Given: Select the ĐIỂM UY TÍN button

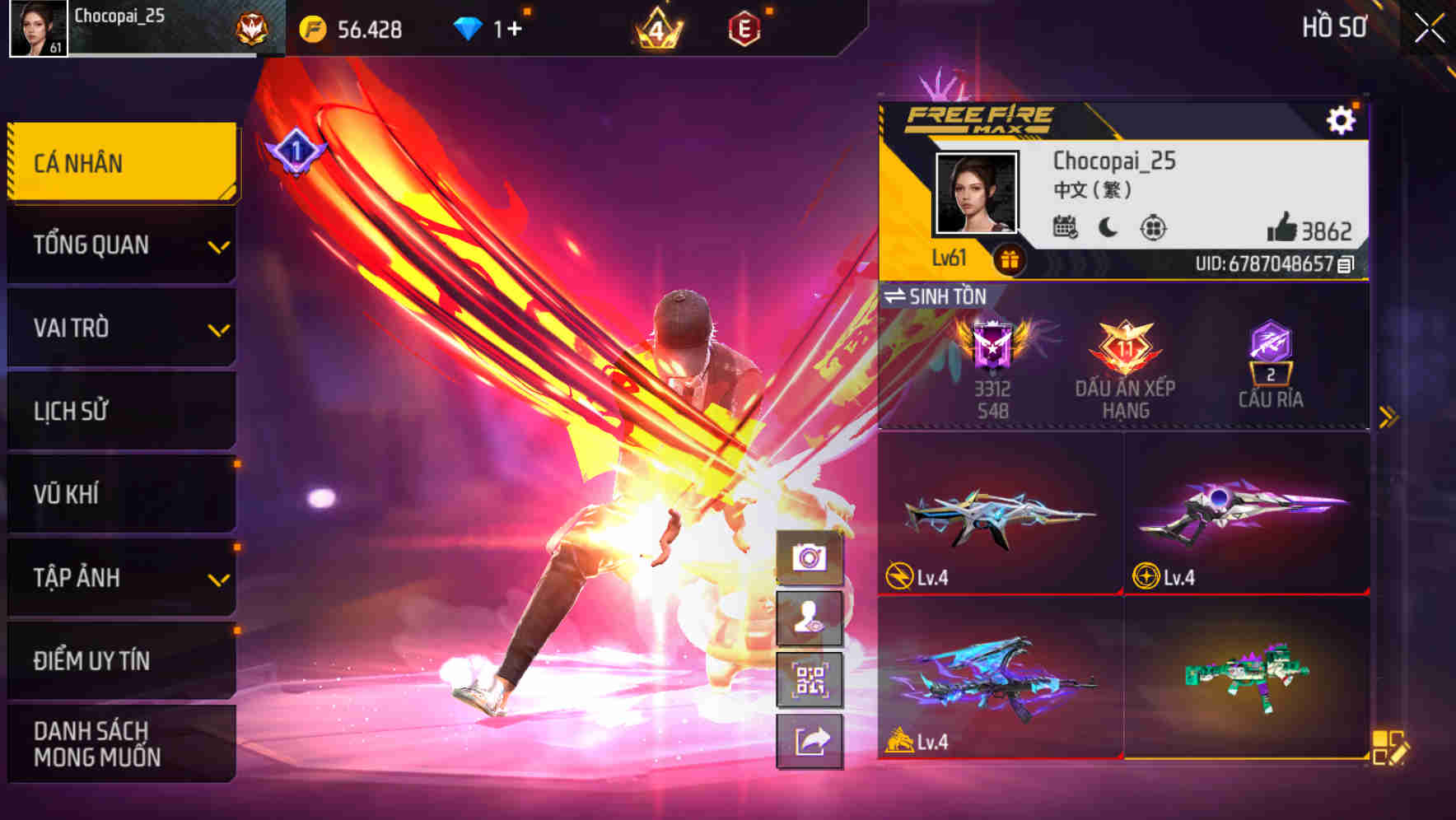Looking at the screenshot, I should [120, 660].
